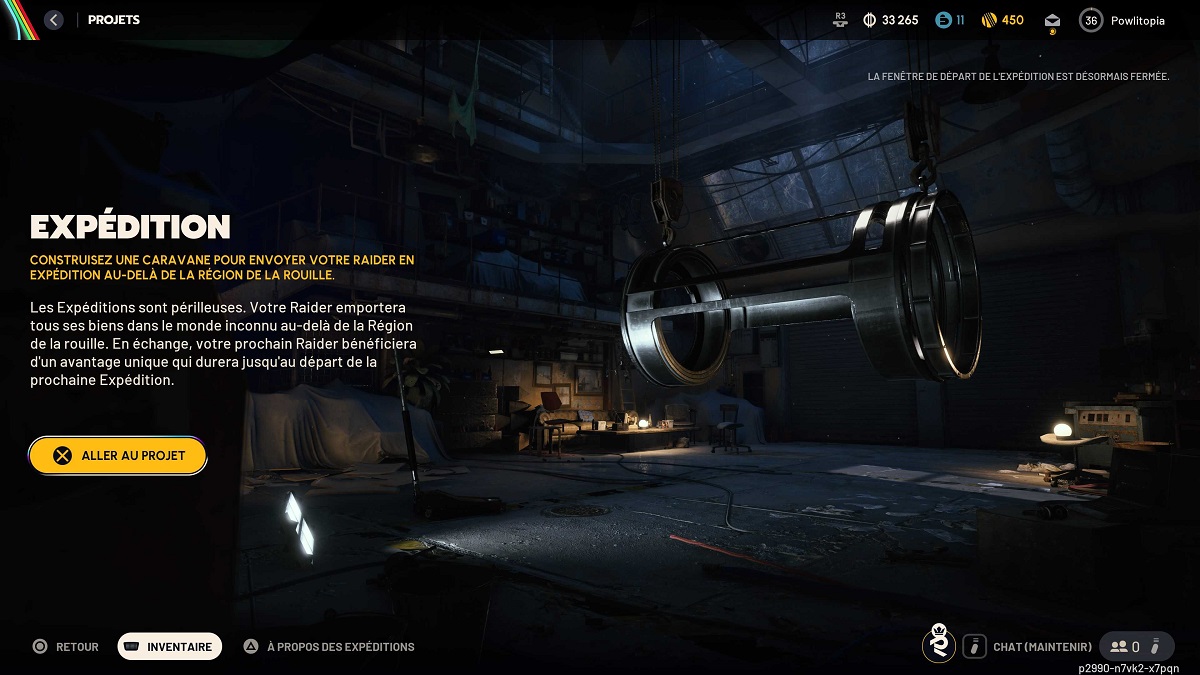1200x675 pixels.
Task: Click the back arrow beside PROJETS
Action: coord(54,20)
